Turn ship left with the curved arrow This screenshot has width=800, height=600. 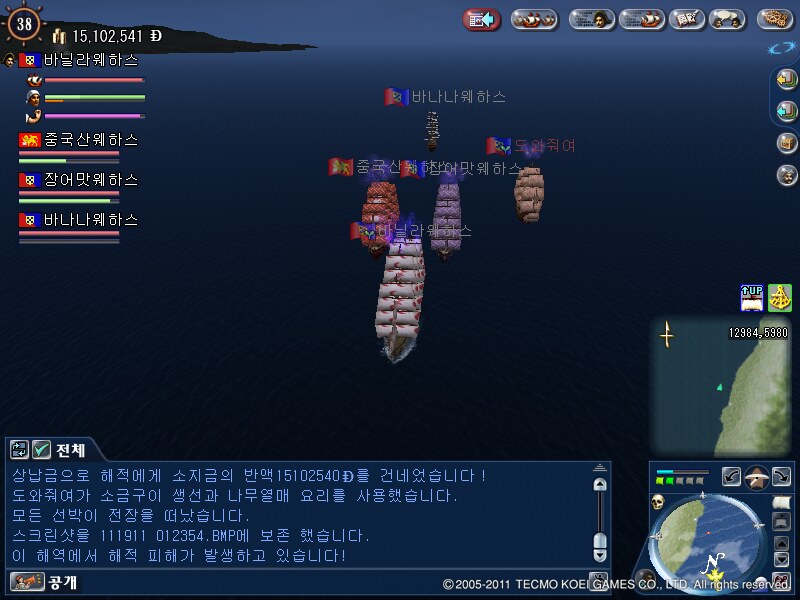tap(733, 477)
